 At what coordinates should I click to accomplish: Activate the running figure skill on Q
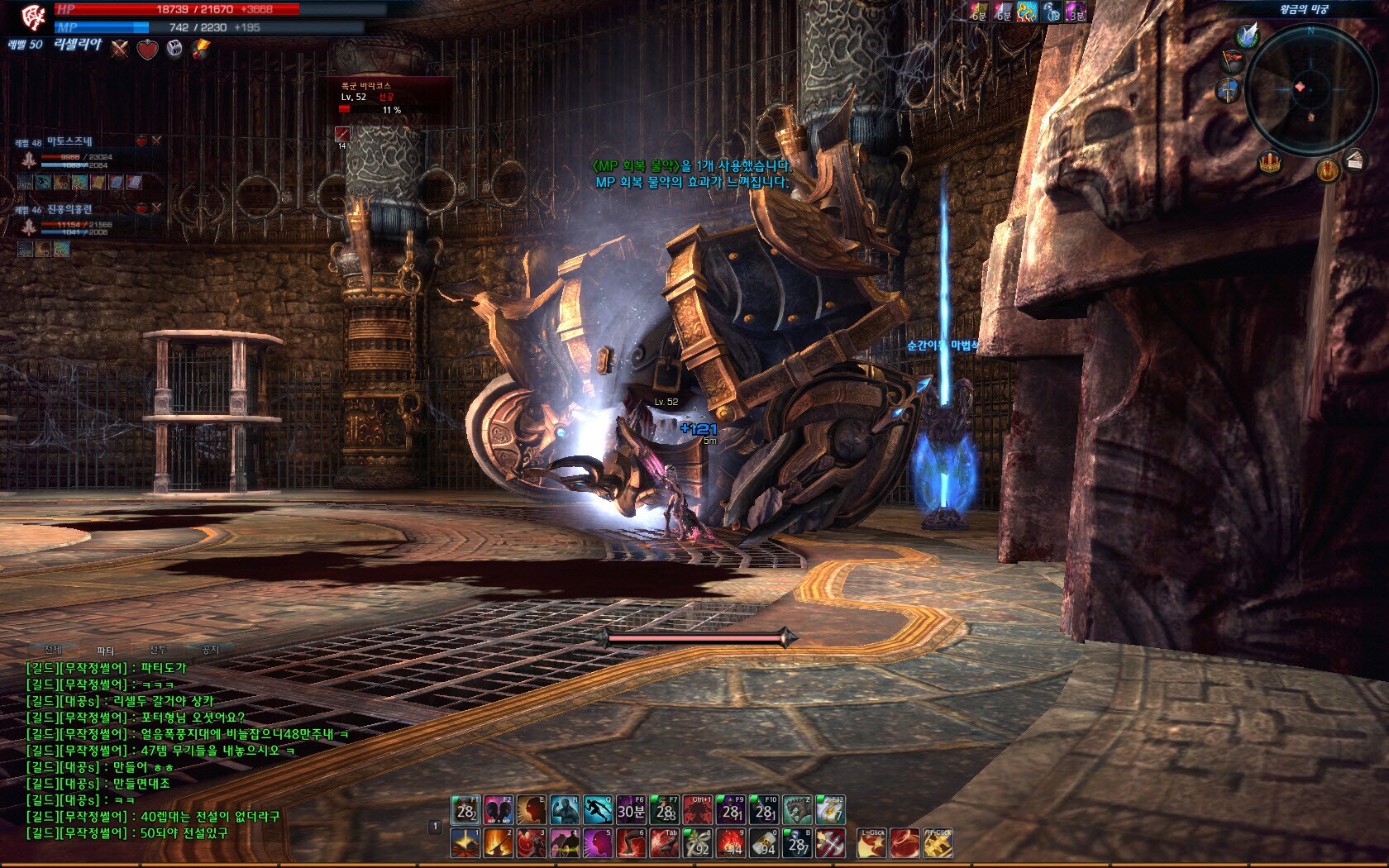[x=597, y=810]
